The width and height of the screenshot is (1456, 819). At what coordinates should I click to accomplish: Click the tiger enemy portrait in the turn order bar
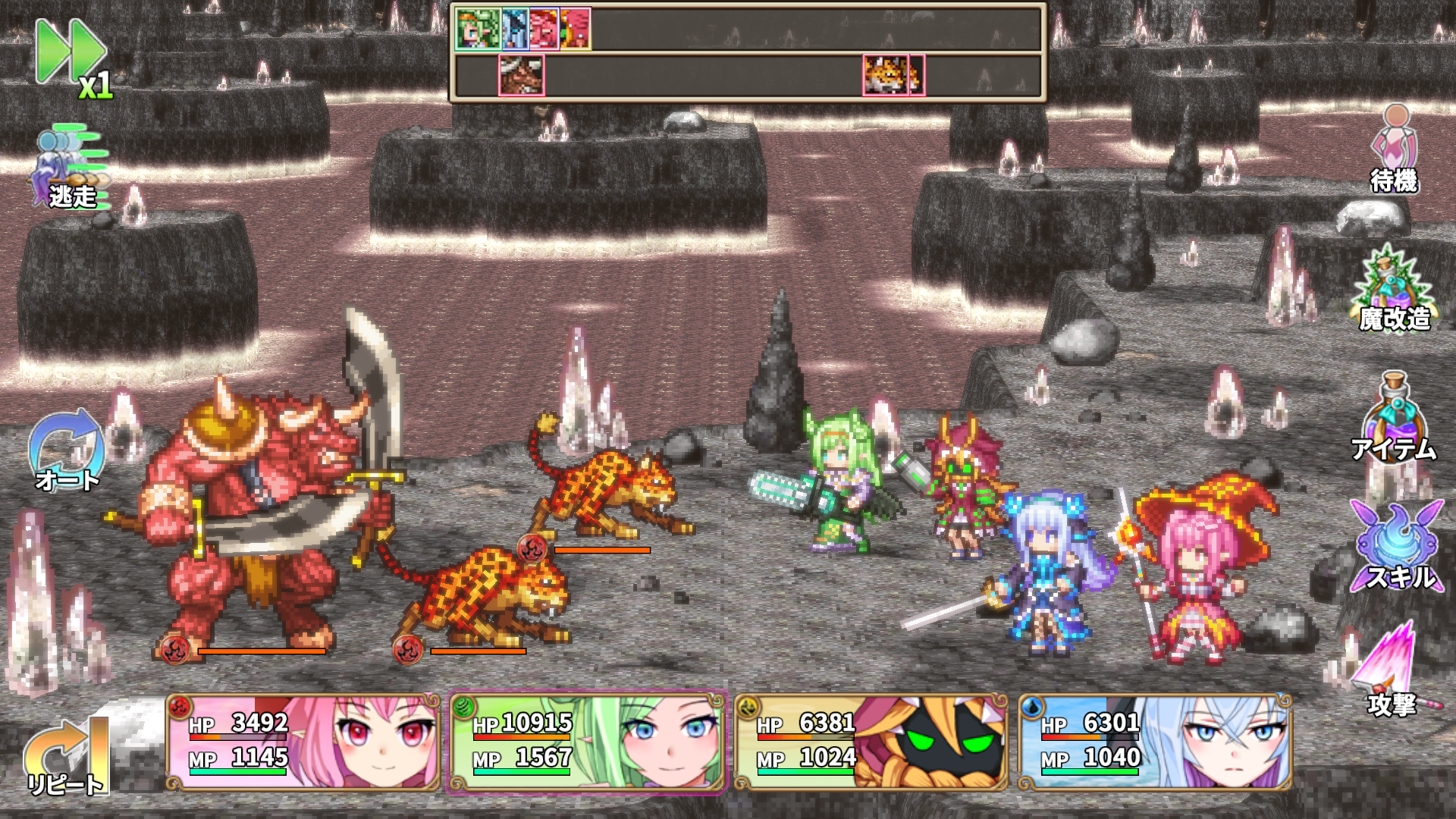coord(883,74)
